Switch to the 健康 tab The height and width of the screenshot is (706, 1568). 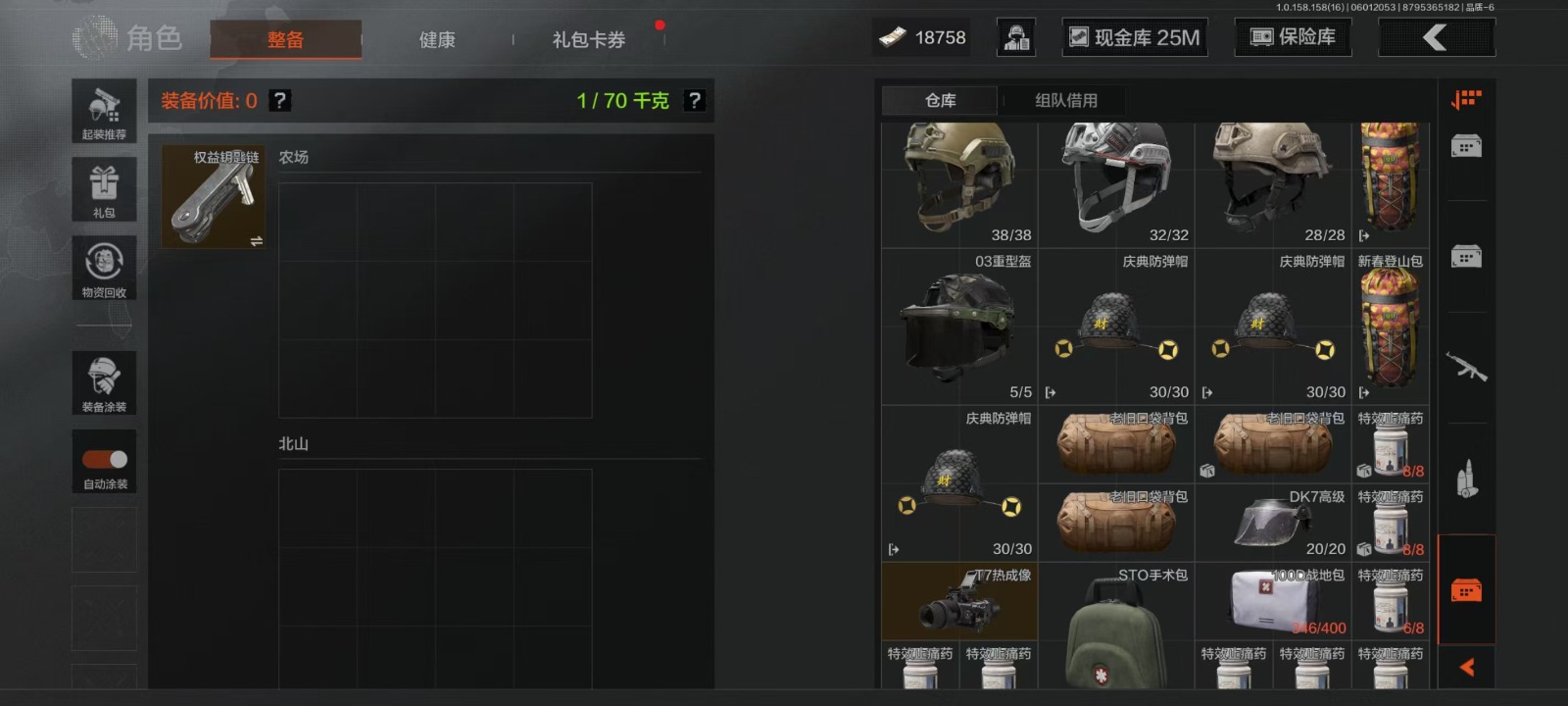(x=437, y=40)
